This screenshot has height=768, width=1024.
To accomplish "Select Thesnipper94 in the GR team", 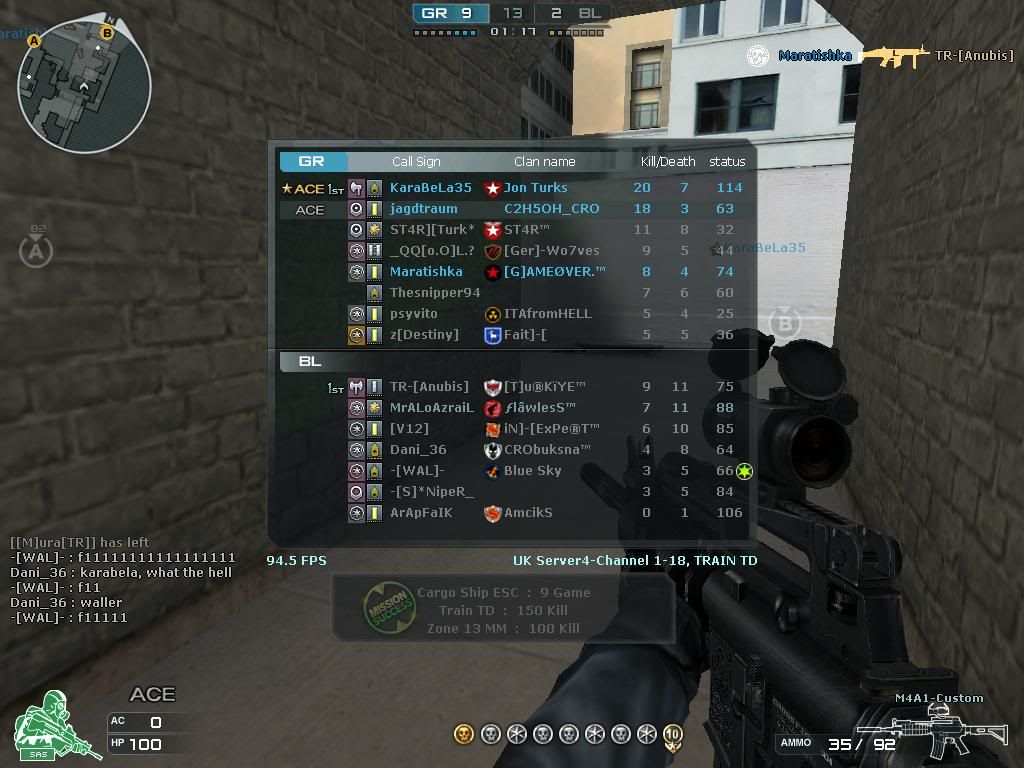I will tap(434, 293).
